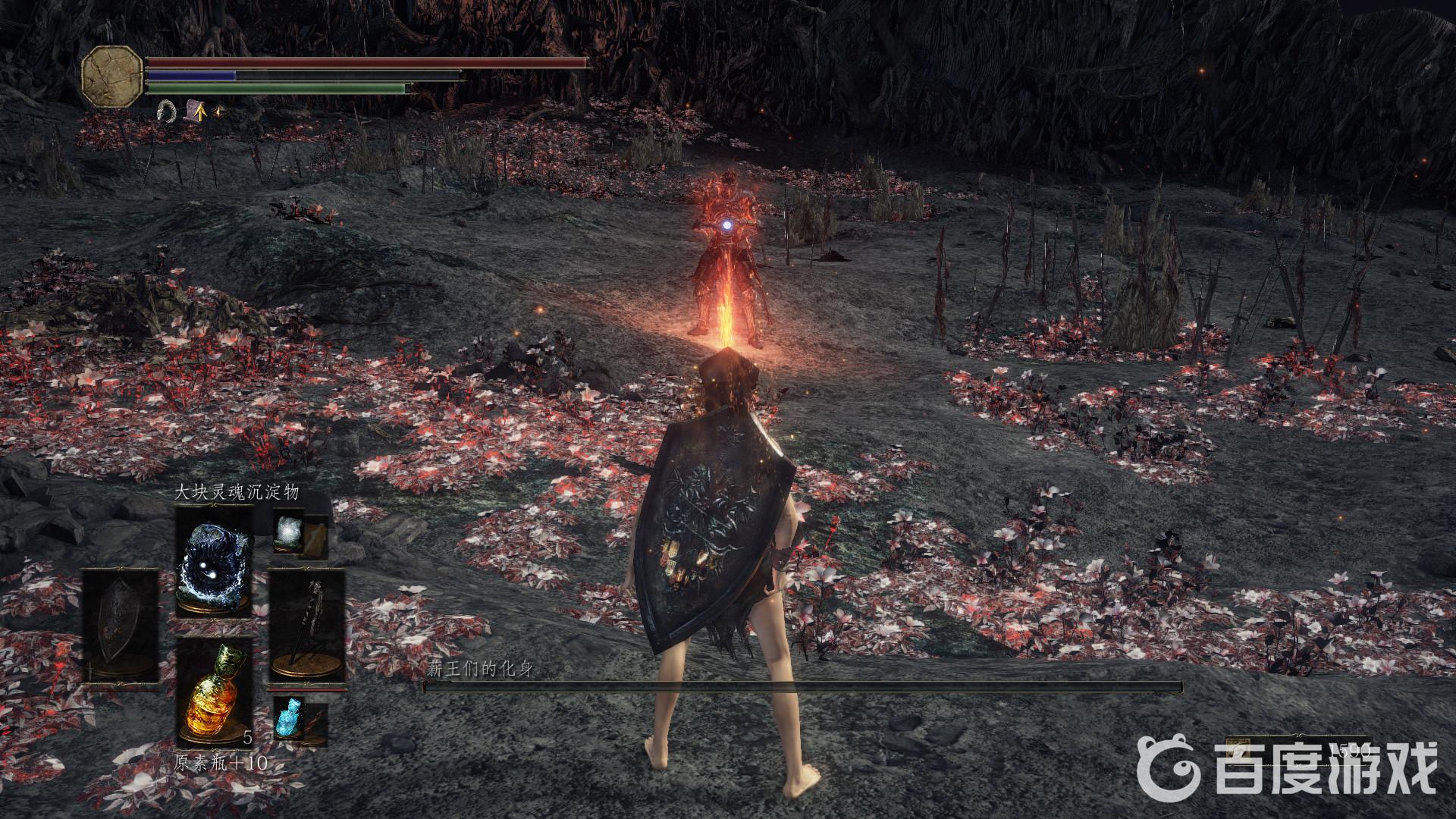This screenshot has height=819, width=1456.
Task: Click the octagonal stone emblem beside the bars
Action: click(x=112, y=75)
